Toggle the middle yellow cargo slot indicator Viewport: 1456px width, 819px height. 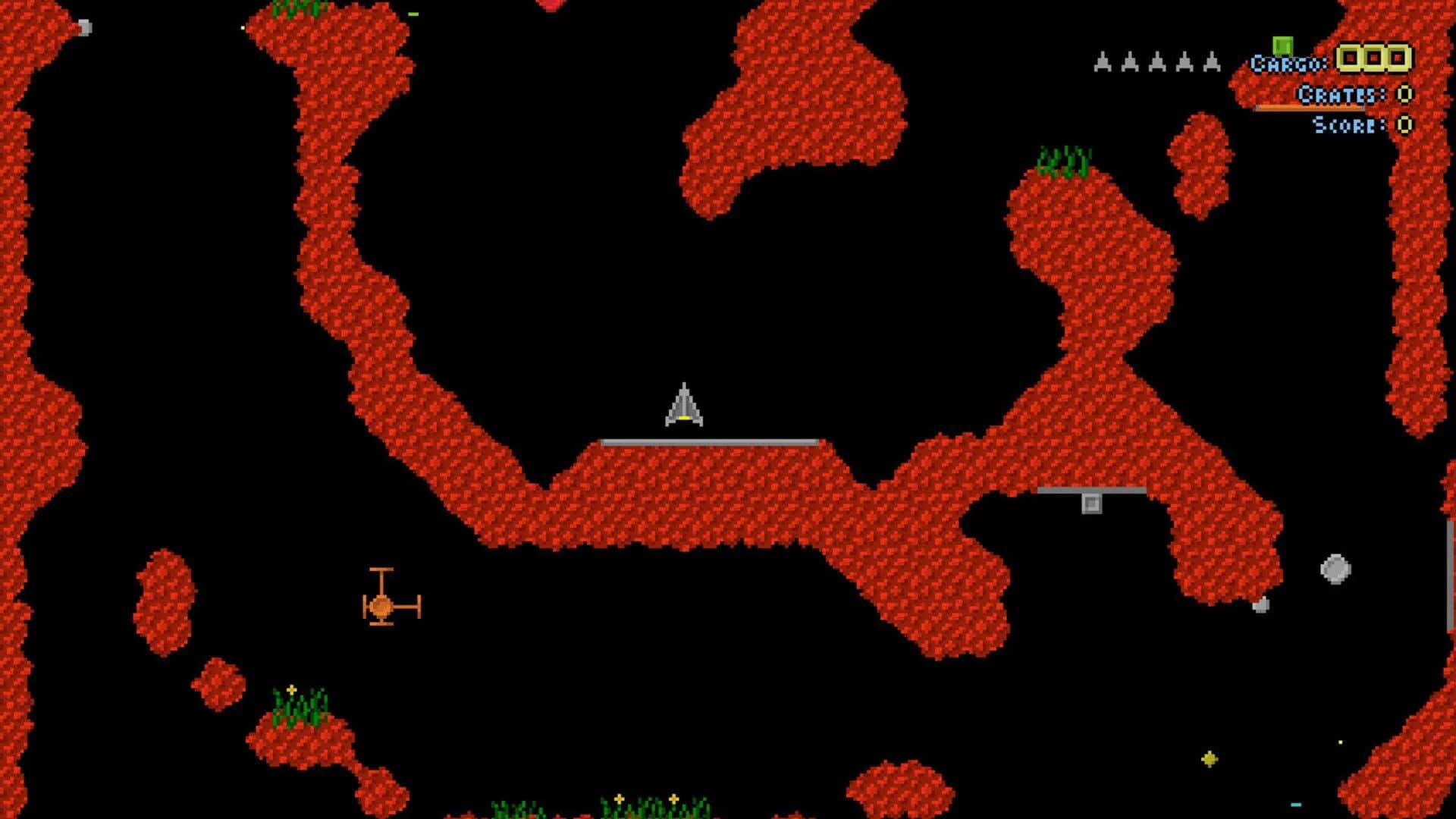tap(1375, 59)
